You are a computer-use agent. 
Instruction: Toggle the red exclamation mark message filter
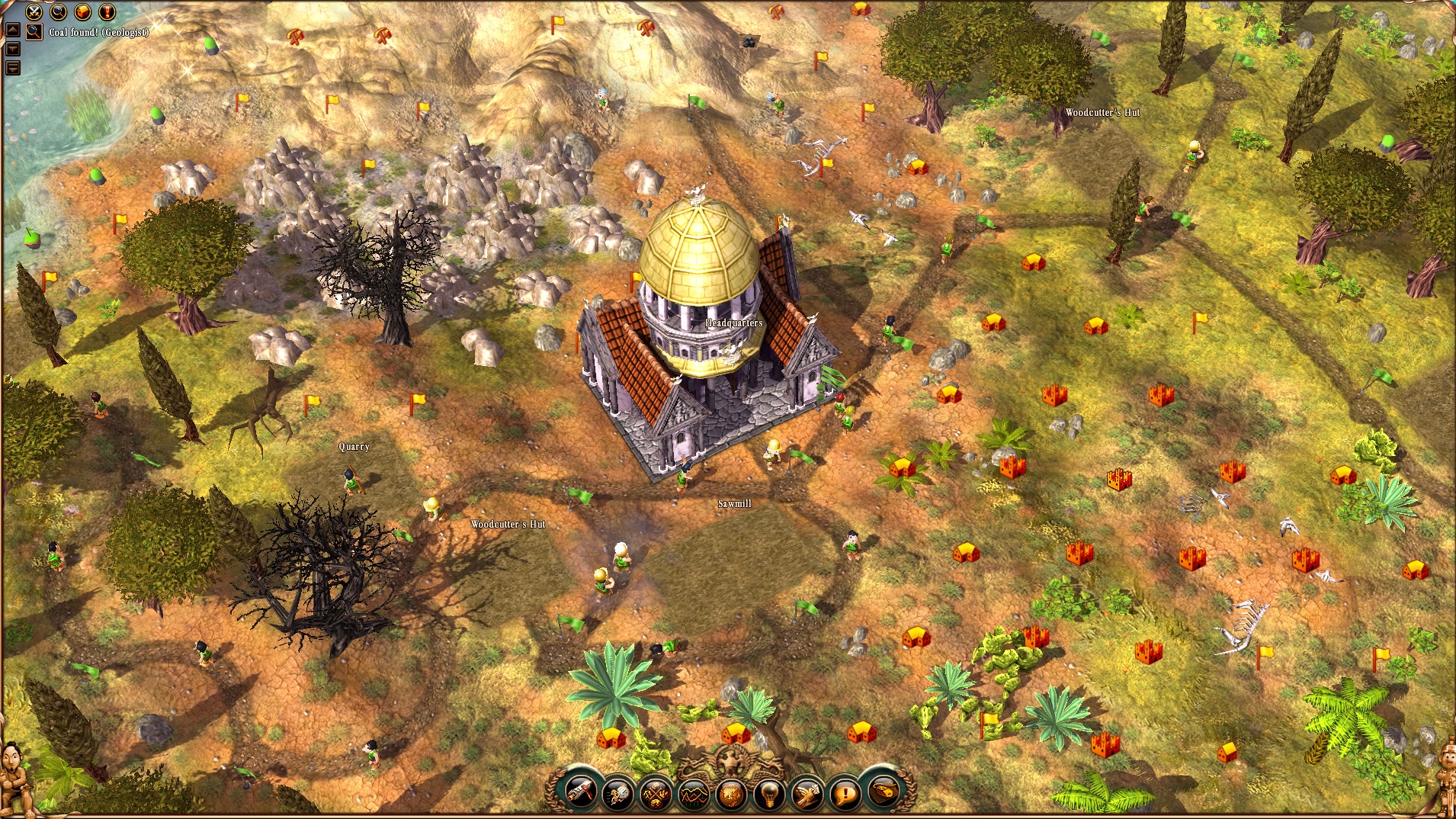click(x=107, y=11)
